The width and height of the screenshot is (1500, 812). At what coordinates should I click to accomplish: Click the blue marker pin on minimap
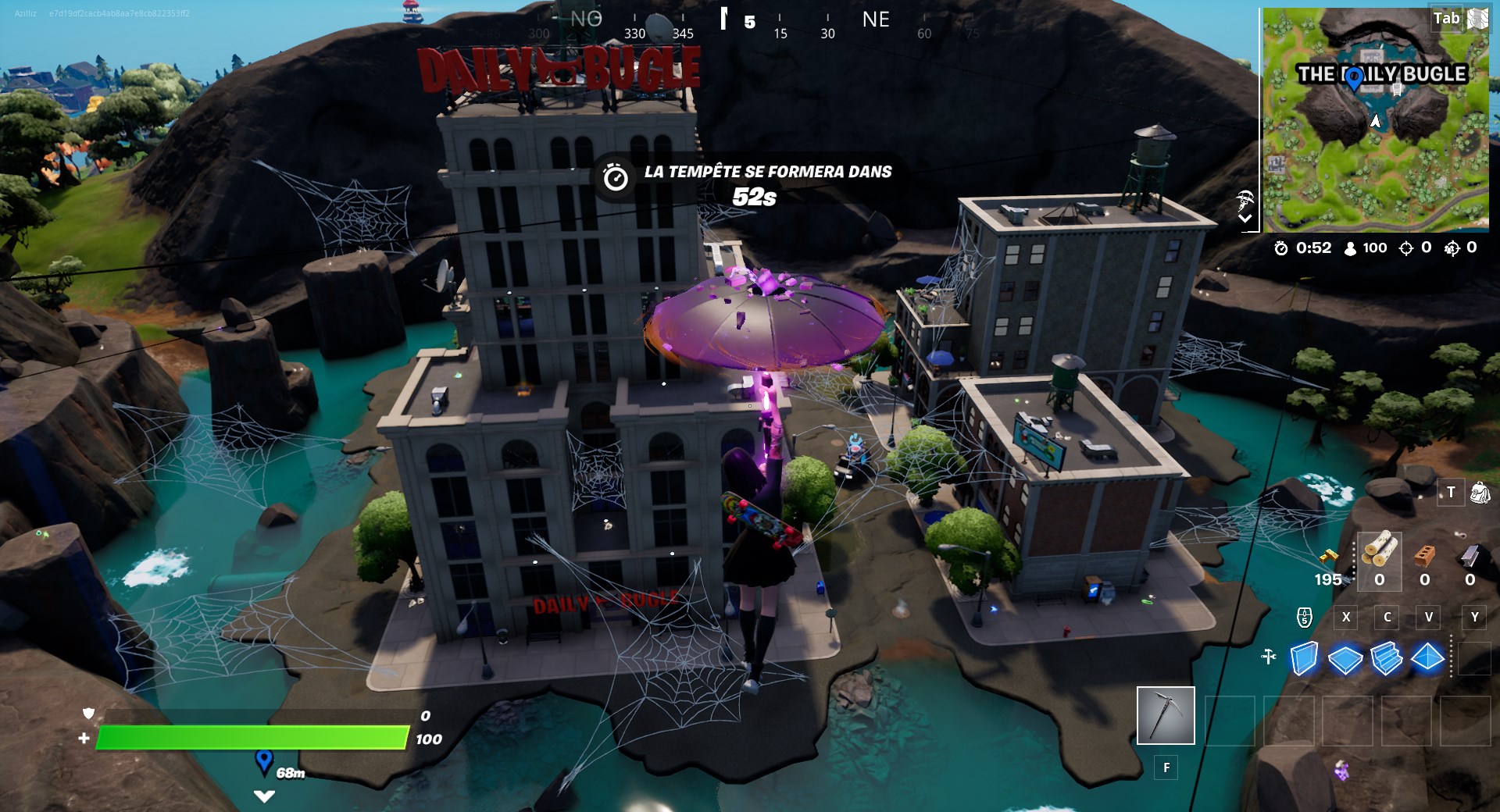[x=1354, y=77]
